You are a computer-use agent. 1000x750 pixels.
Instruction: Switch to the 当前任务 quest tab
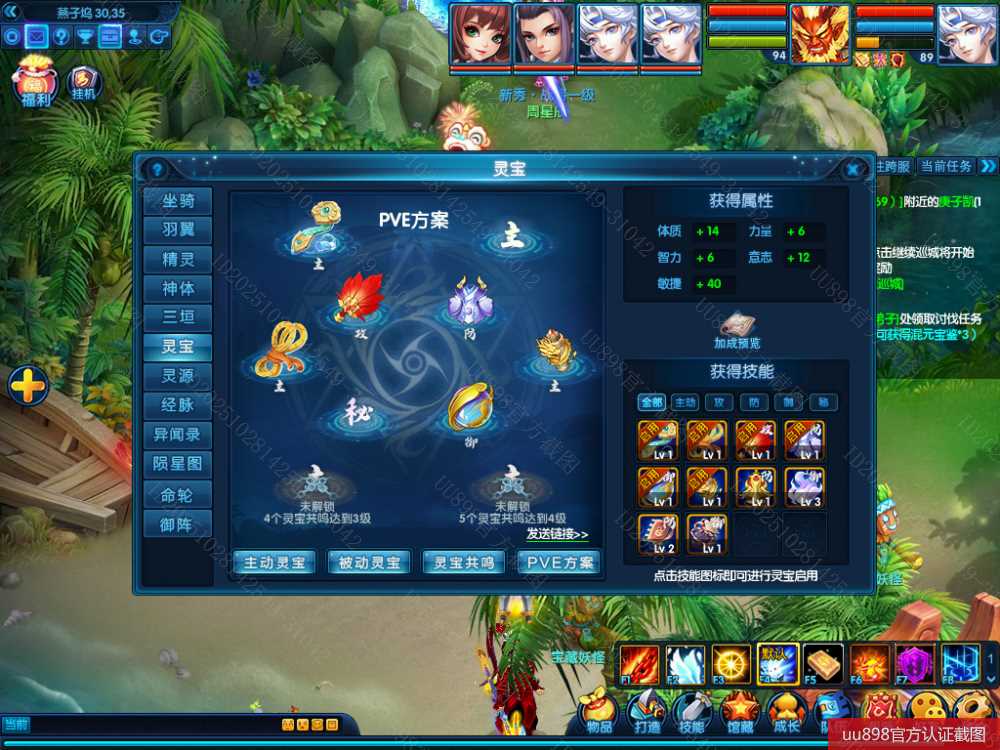coord(946,166)
